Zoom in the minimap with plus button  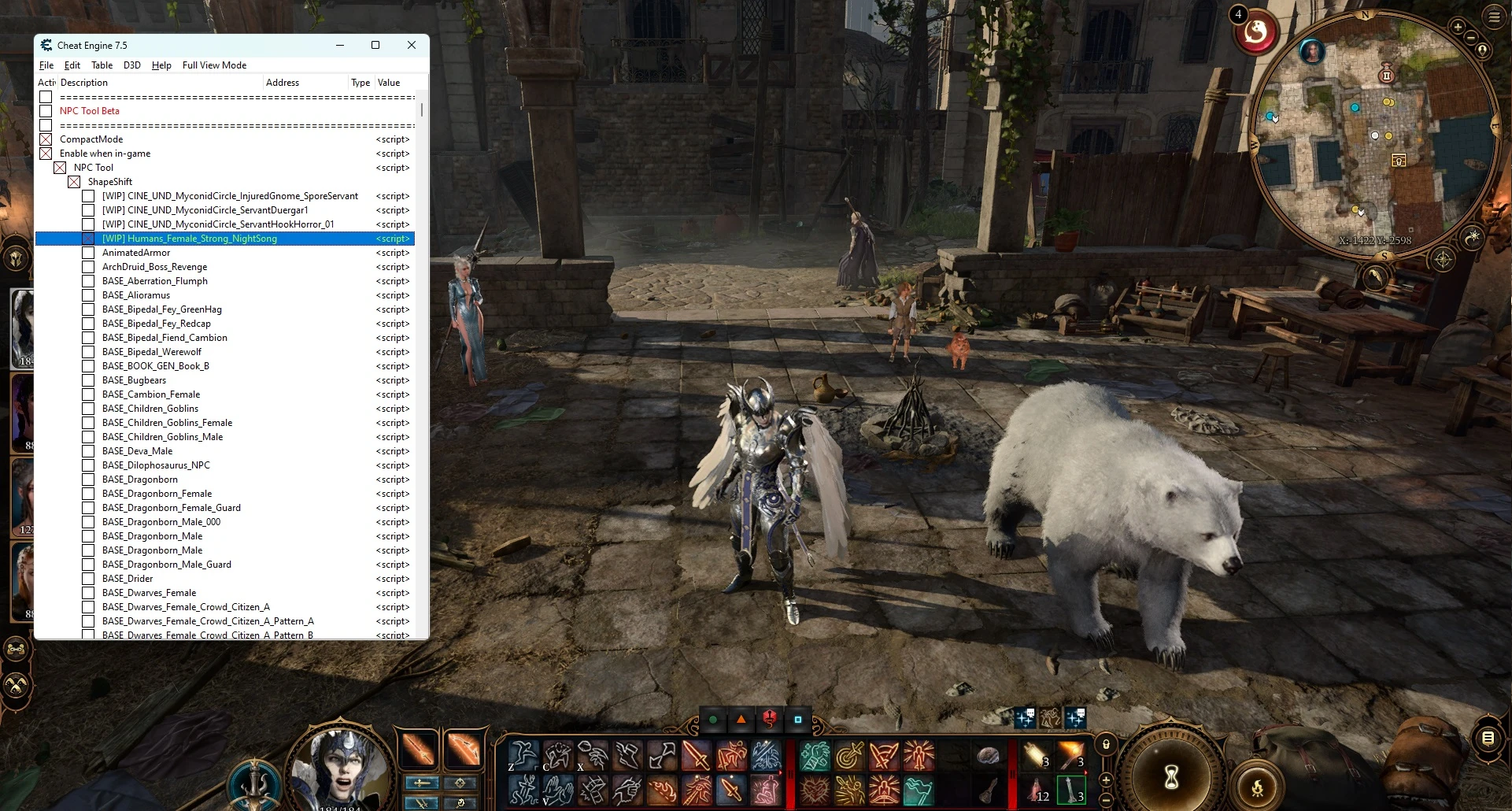[1457, 27]
